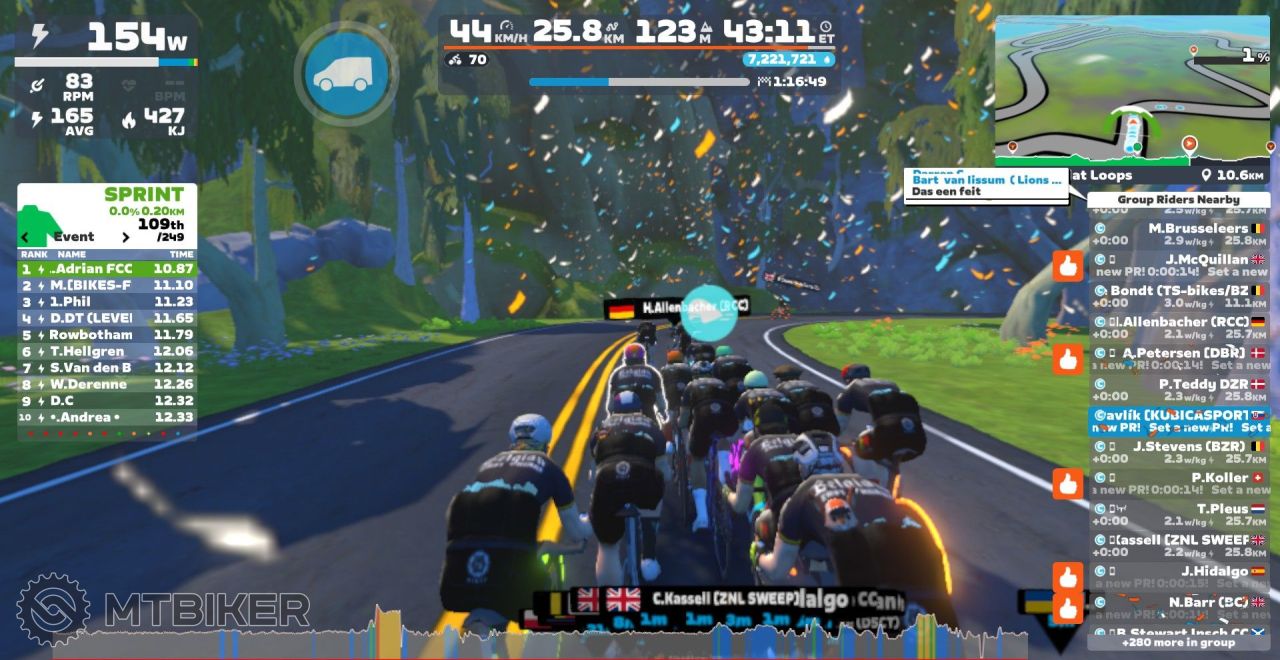The width and height of the screenshot is (1280, 660).
Task: Give Ride On thumbs-up to P.Koller
Action: click(x=1068, y=484)
